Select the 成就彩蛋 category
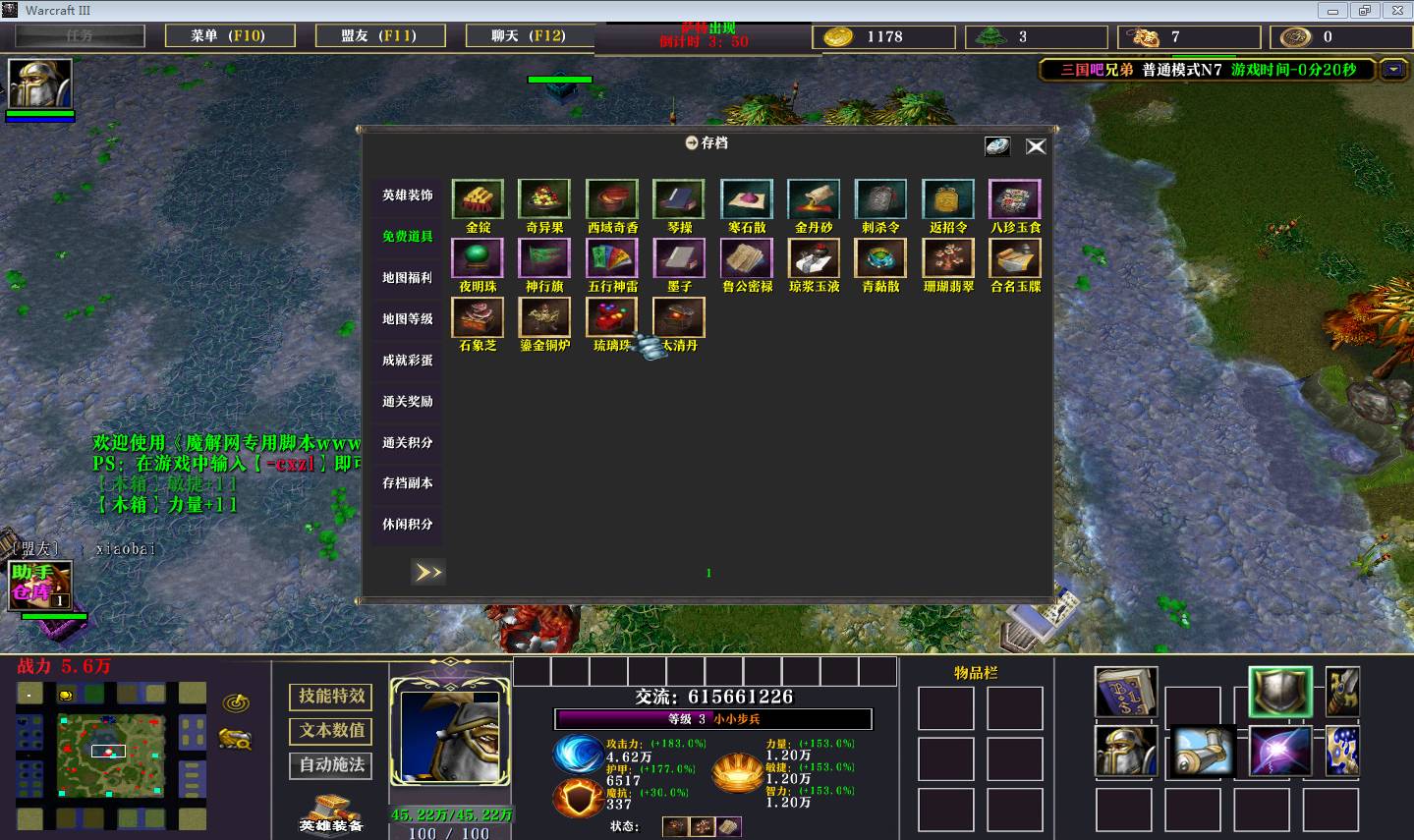The image size is (1414, 840). pos(407,361)
